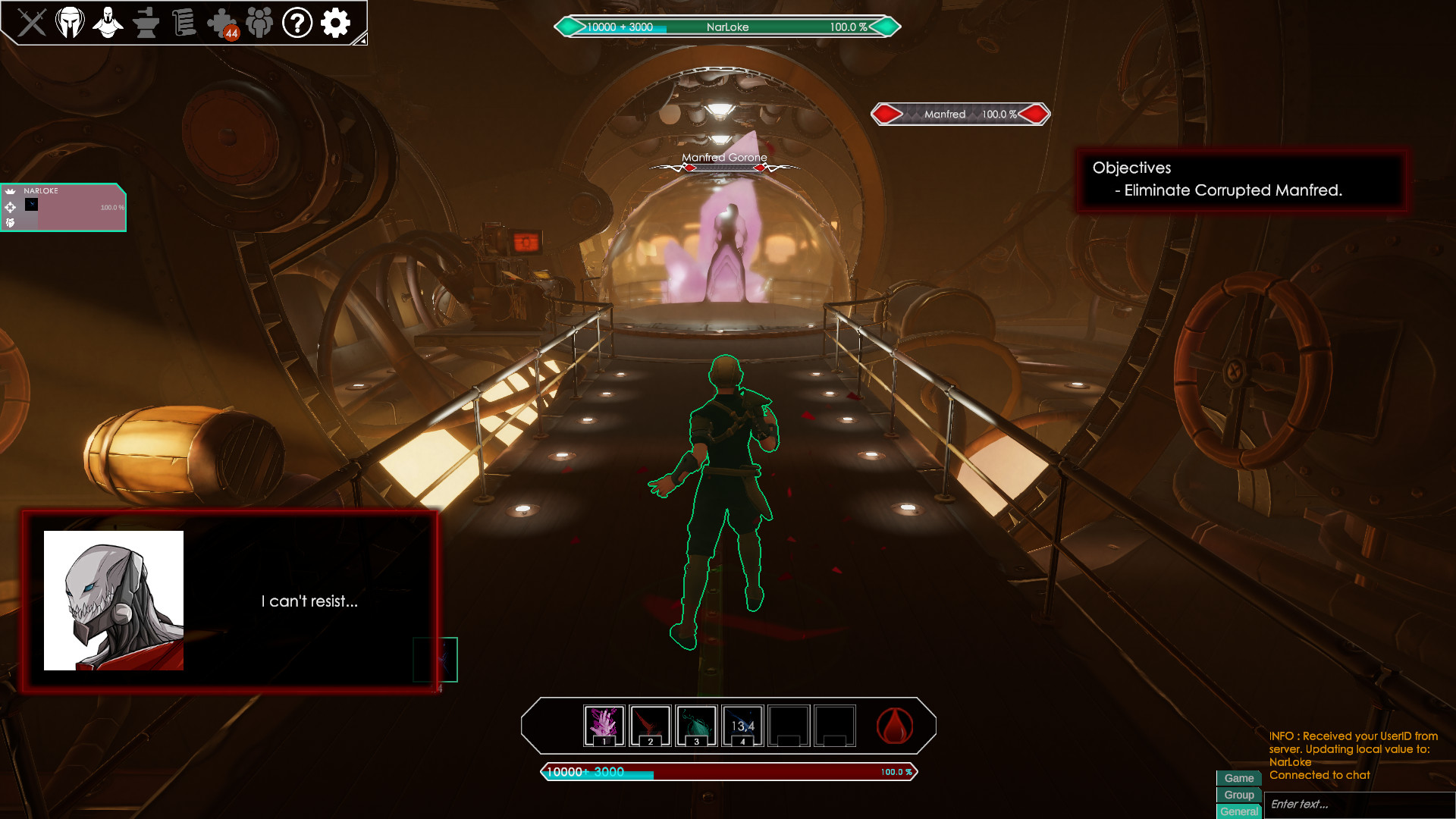The image size is (1456, 819).
Task: Switch to the Group chat tab
Action: [x=1238, y=795]
